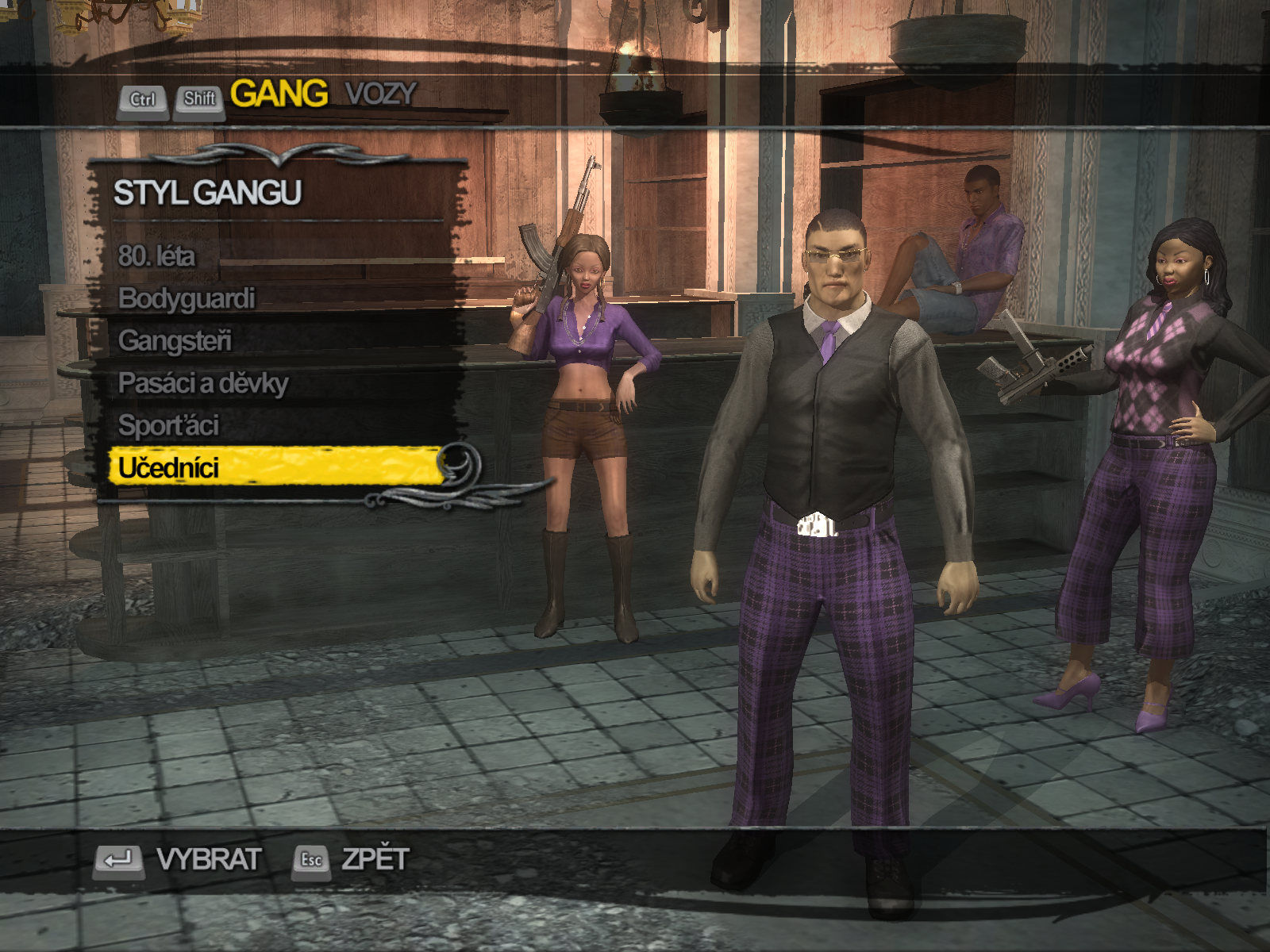
Task: Select the 80. léta gang style
Action: pos(156,256)
